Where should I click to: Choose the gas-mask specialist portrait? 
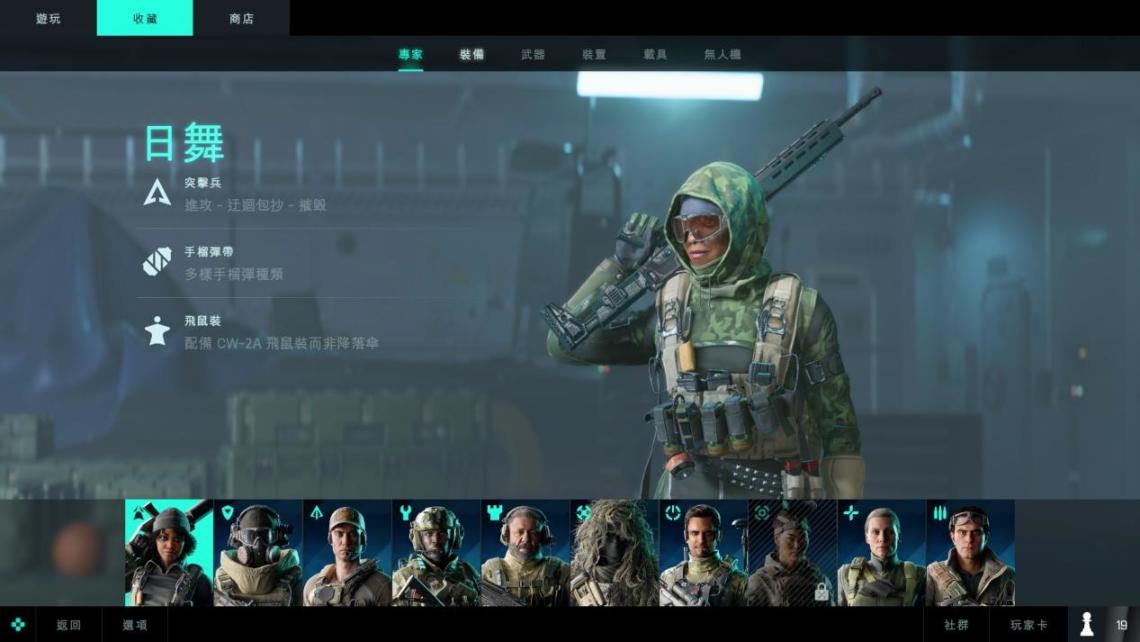pos(257,553)
